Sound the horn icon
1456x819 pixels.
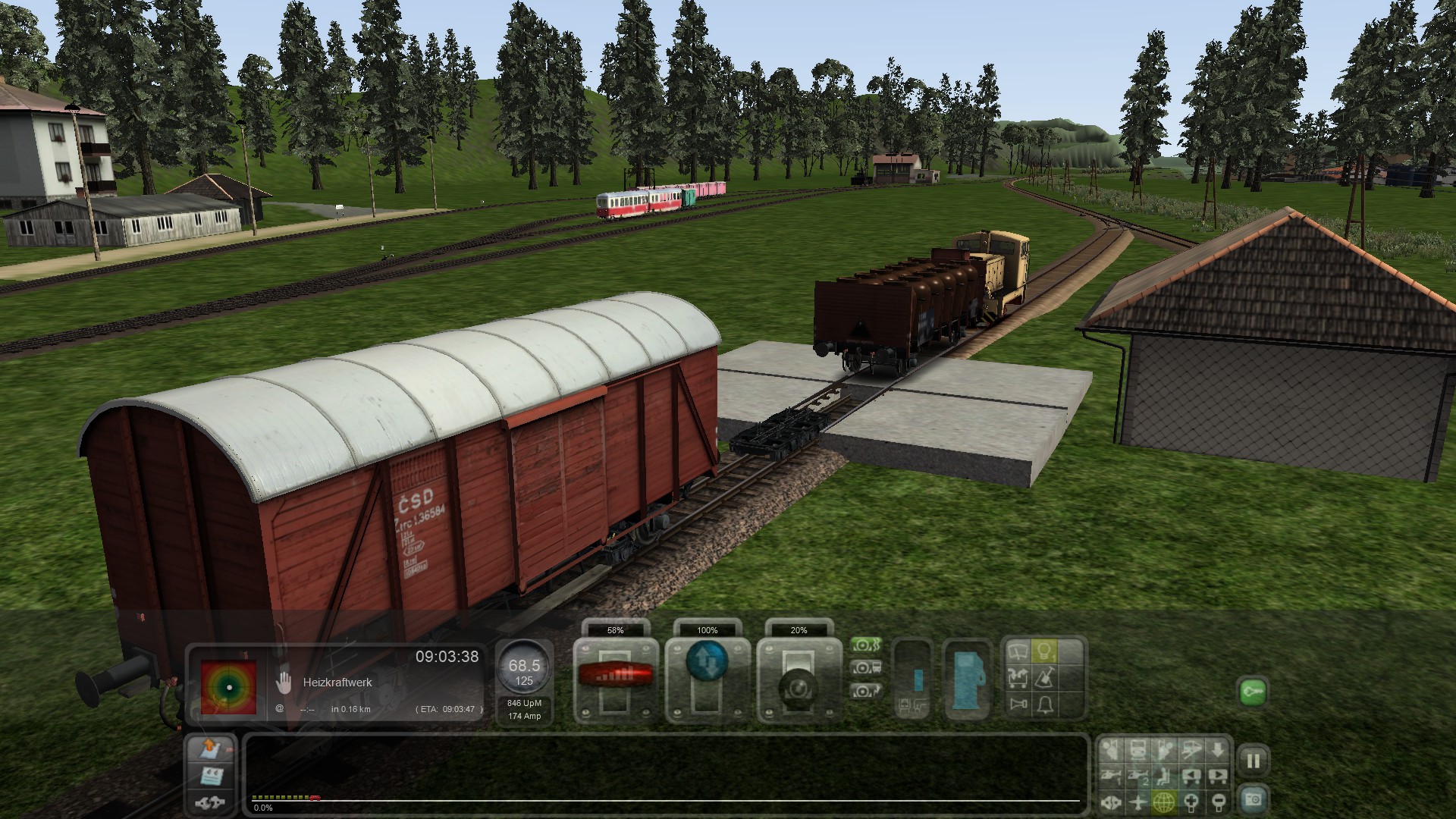[x=1018, y=705]
